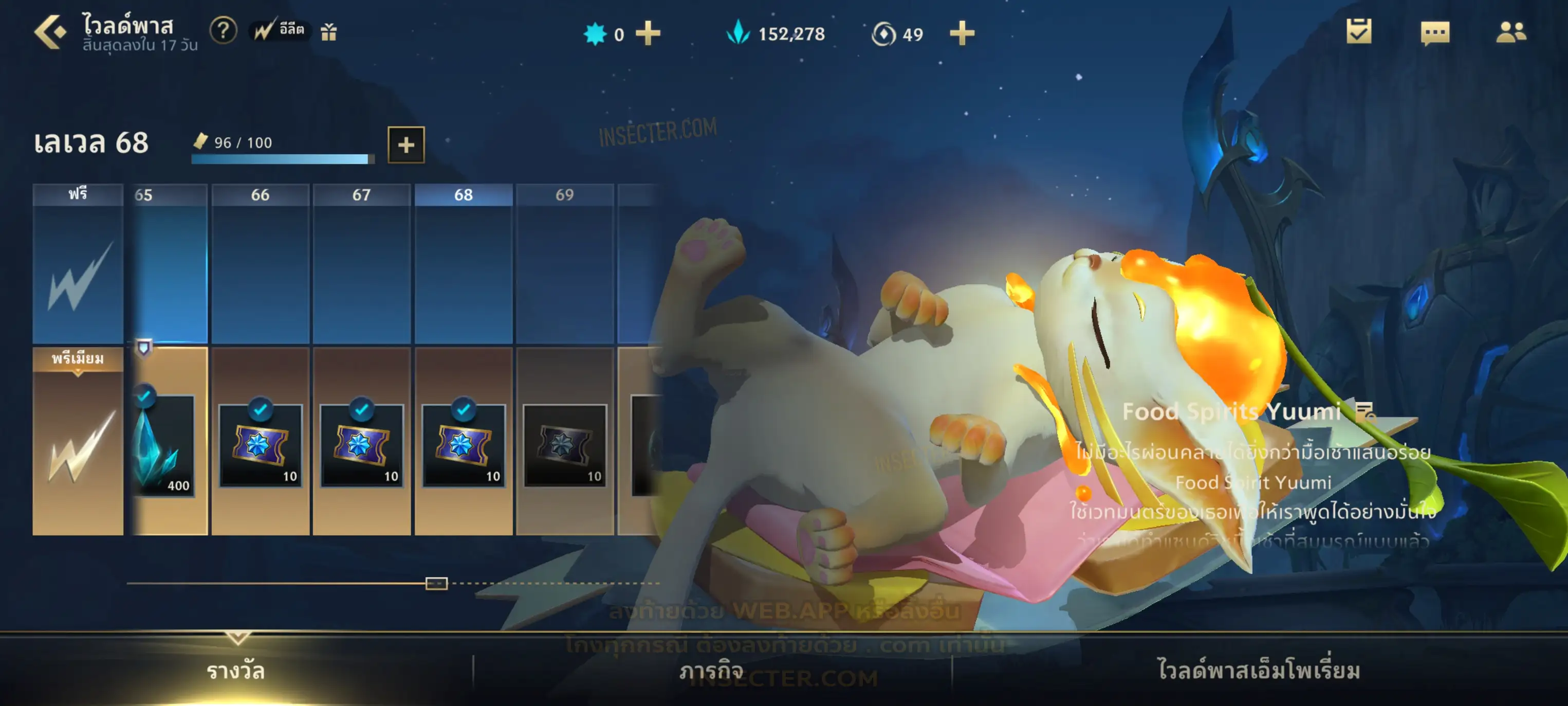Switch to the รางวัล rewards tab
The height and width of the screenshot is (706, 1568).
coord(235,671)
